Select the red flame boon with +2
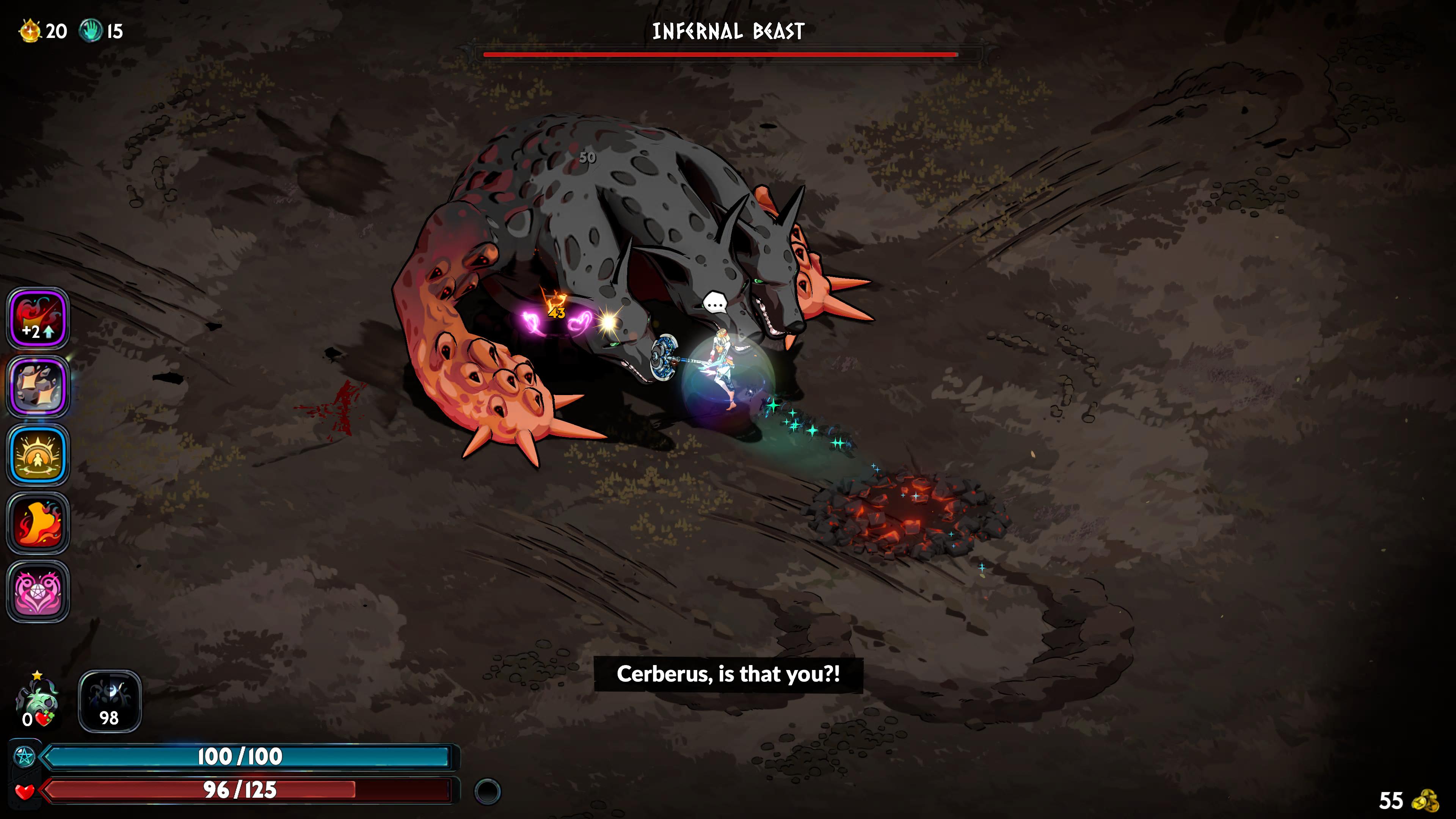The image size is (1456, 819). pyautogui.click(x=38, y=318)
